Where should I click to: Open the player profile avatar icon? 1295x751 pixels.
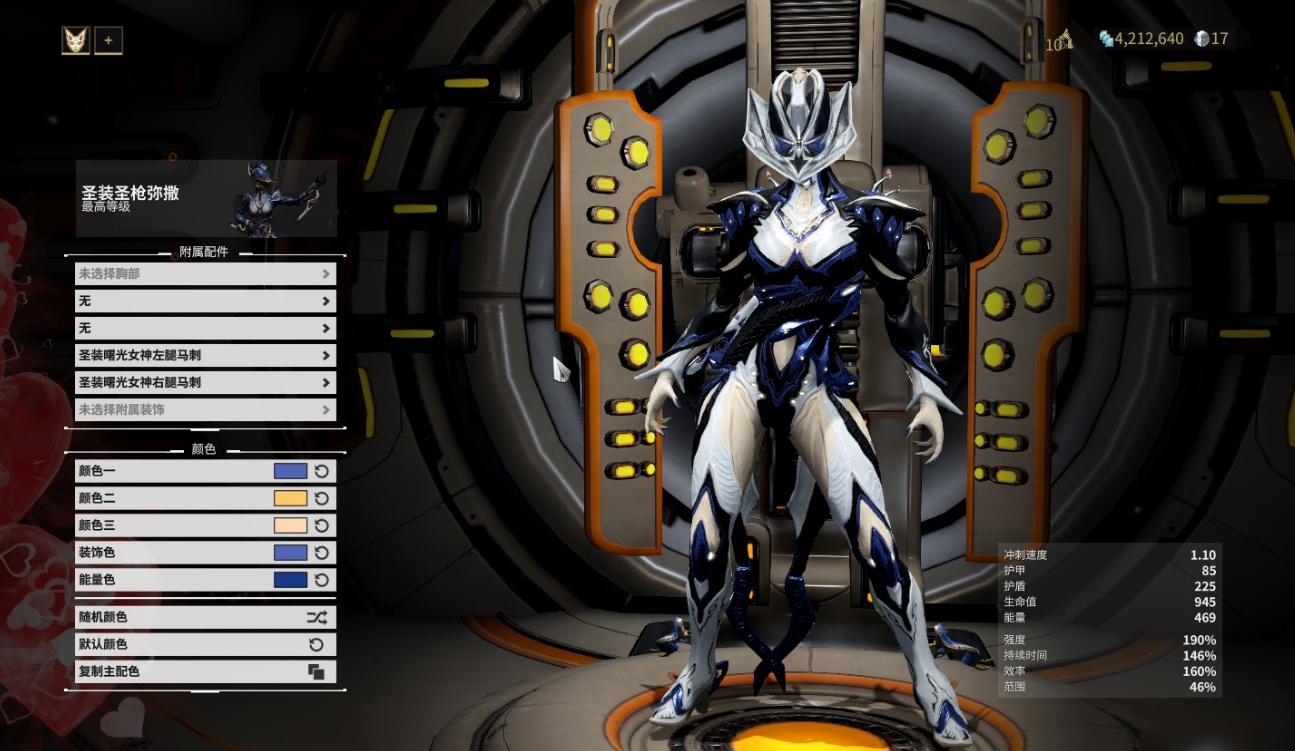[x=76, y=41]
